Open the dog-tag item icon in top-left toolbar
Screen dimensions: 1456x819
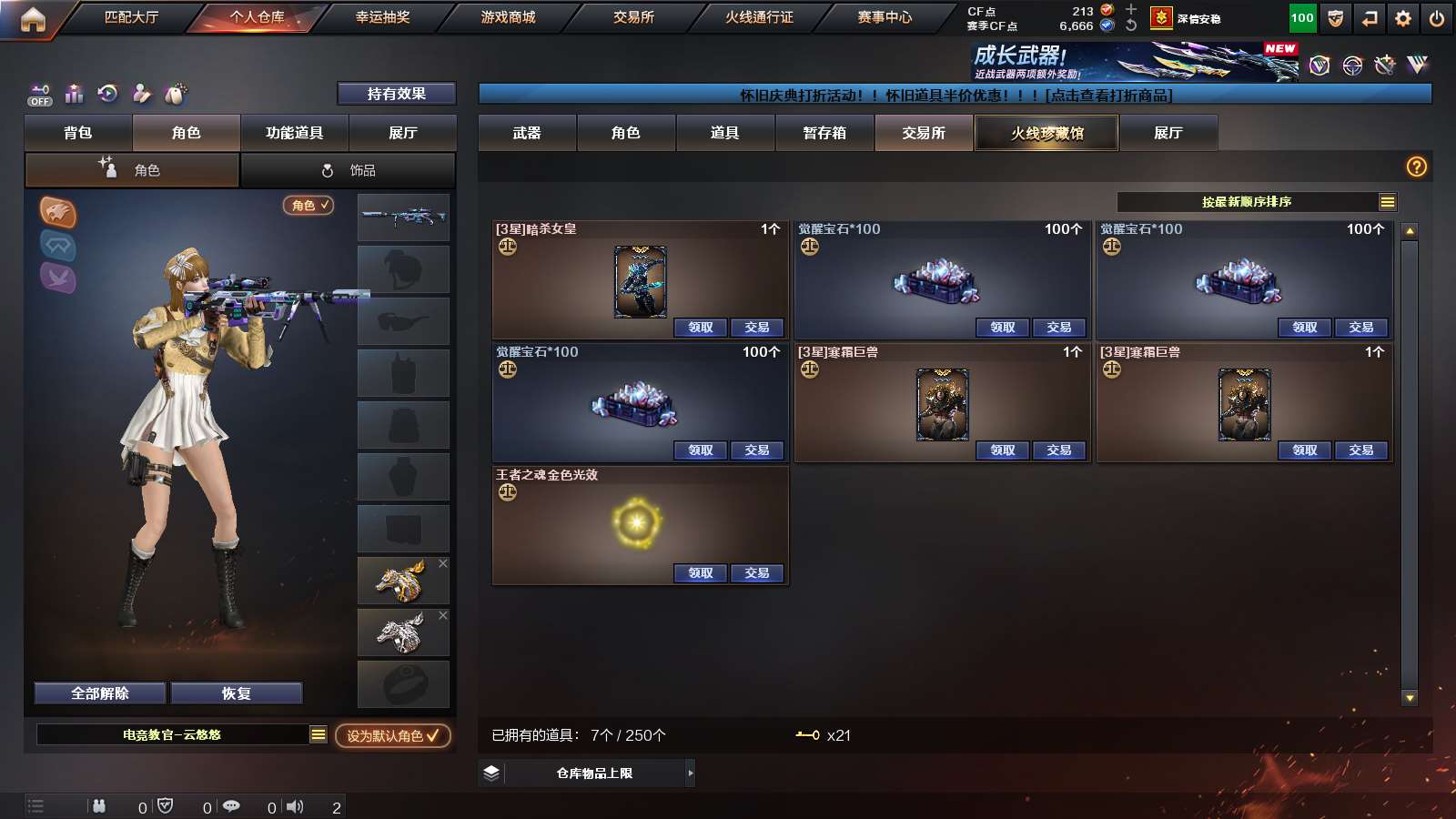[x=174, y=94]
